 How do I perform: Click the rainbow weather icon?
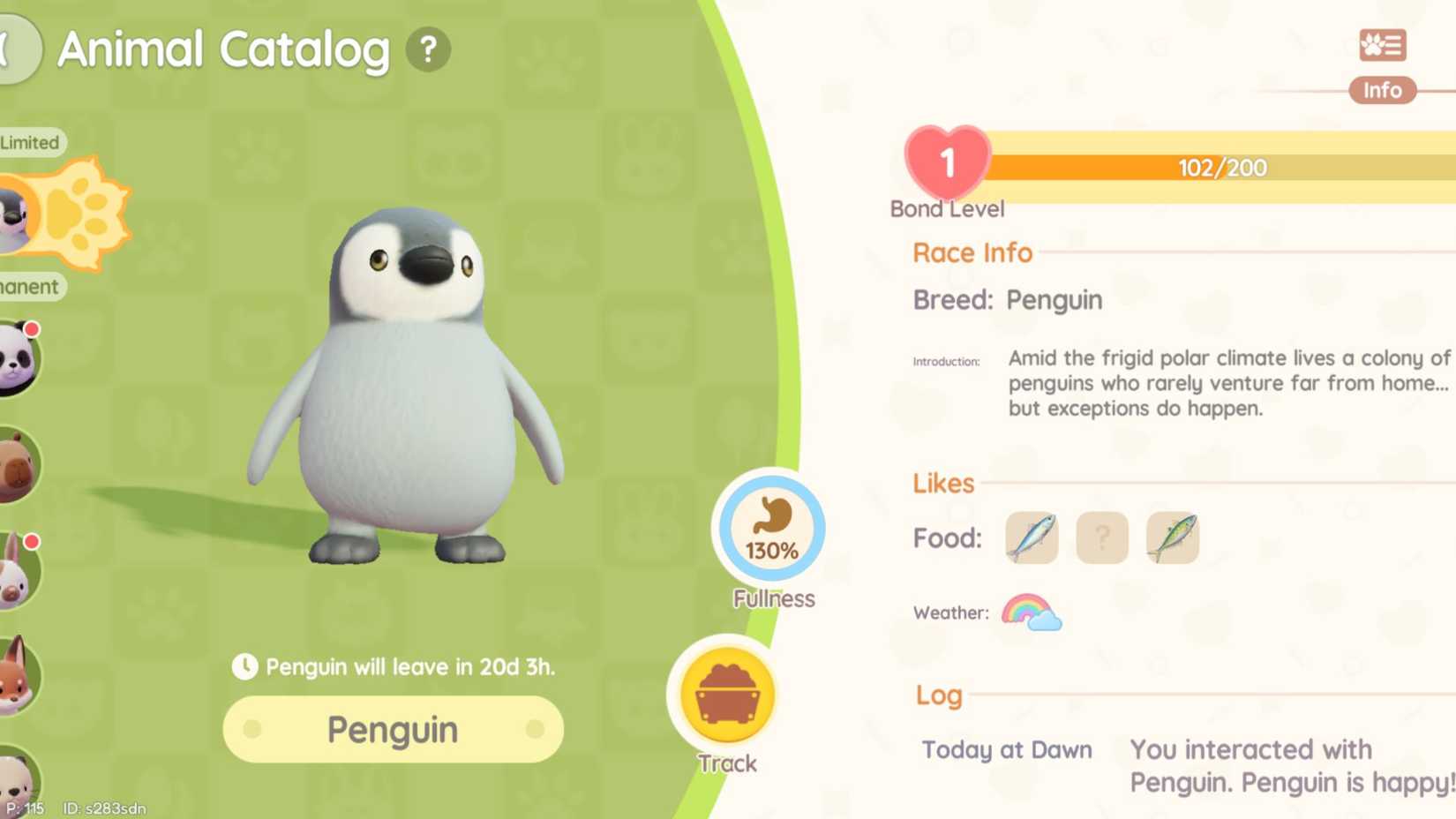click(x=1031, y=612)
